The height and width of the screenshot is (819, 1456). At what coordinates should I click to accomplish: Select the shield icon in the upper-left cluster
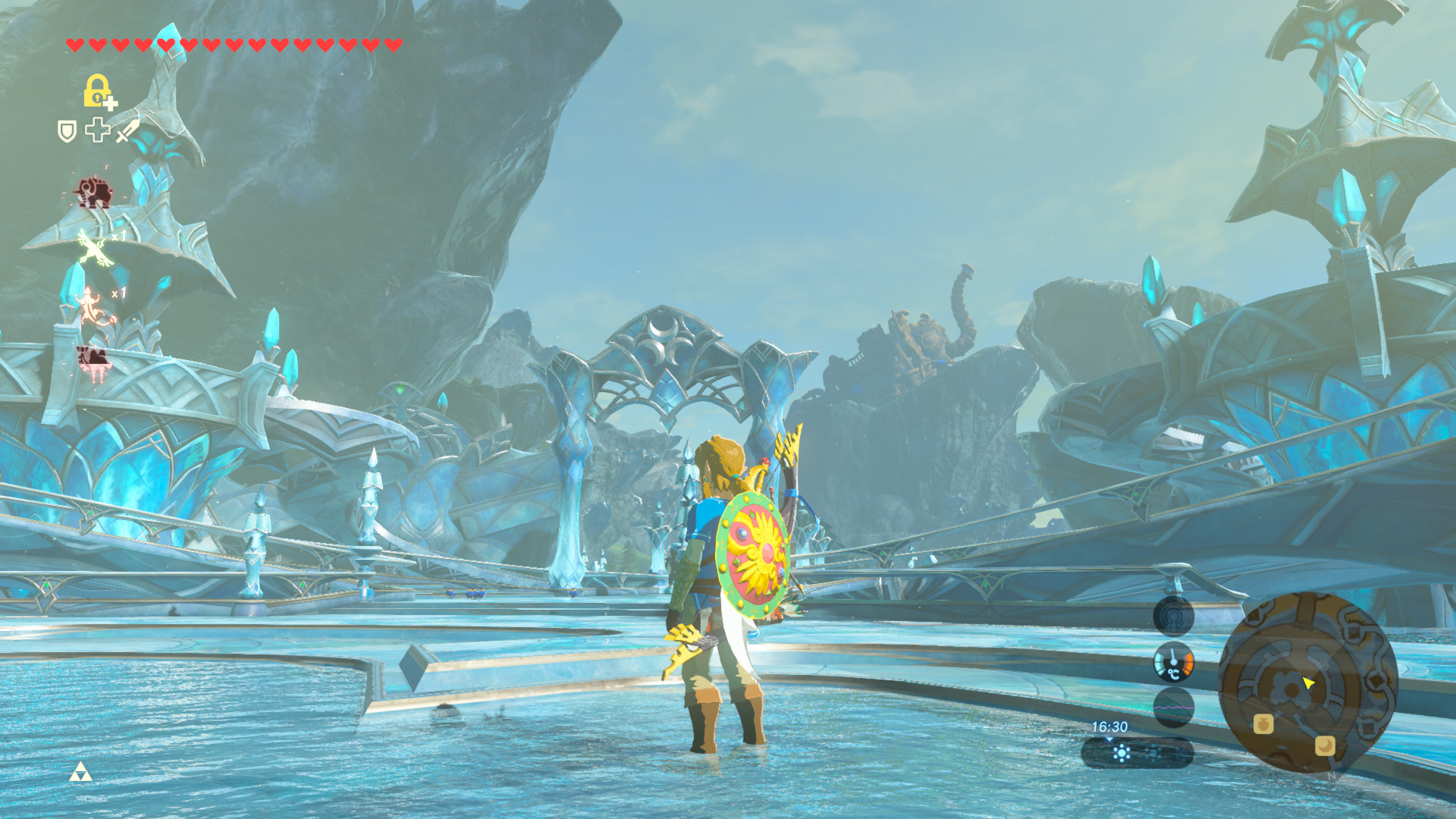(67, 130)
